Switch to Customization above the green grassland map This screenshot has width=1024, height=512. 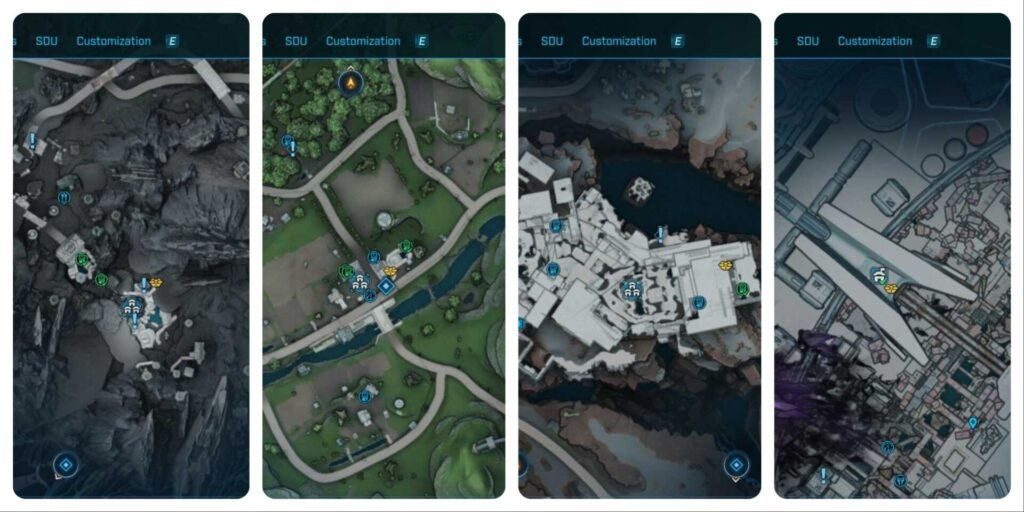point(363,41)
